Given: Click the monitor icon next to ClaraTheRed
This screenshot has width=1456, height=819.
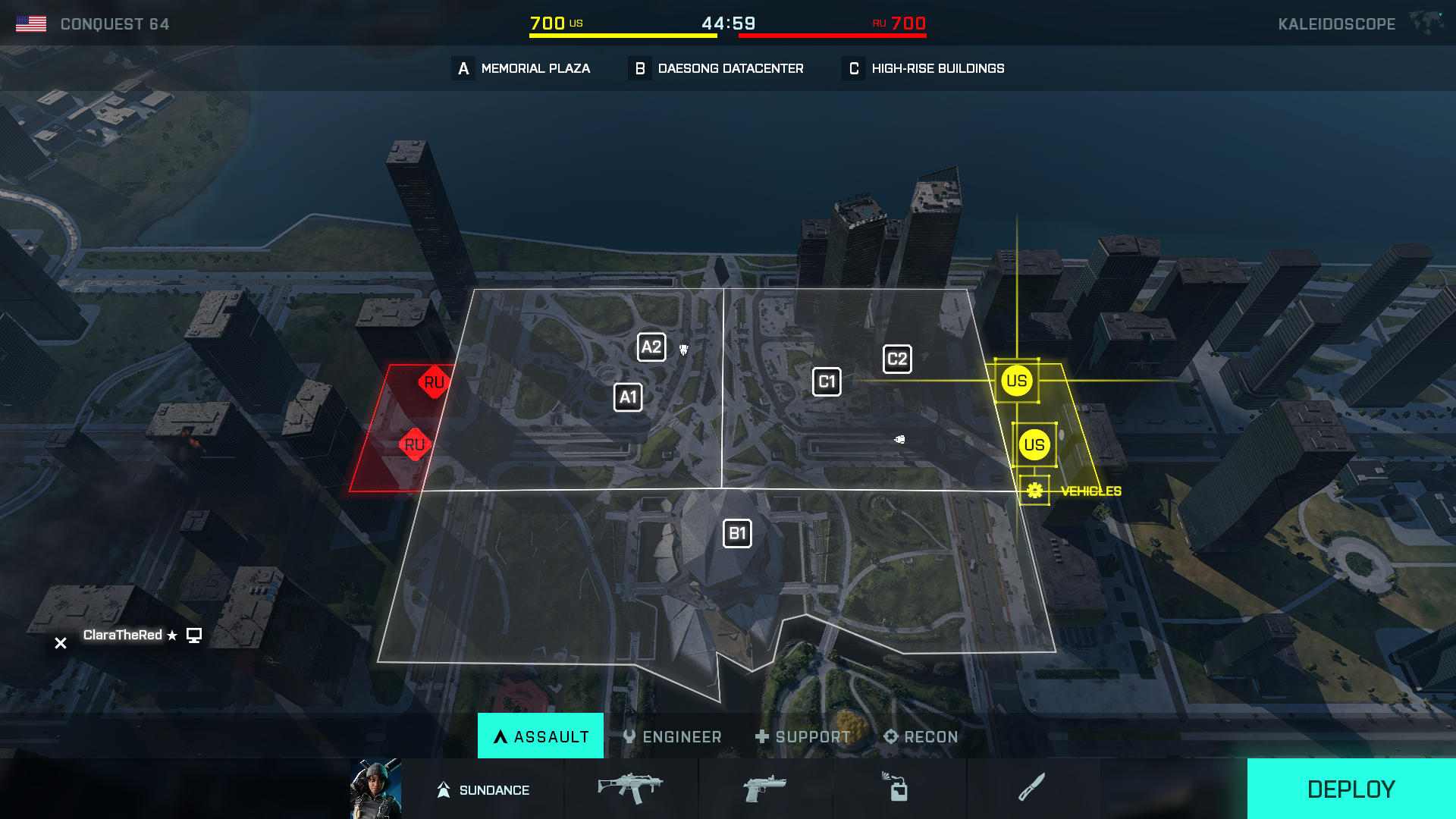Looking at the screenshot, I should [x=195, y=635].
